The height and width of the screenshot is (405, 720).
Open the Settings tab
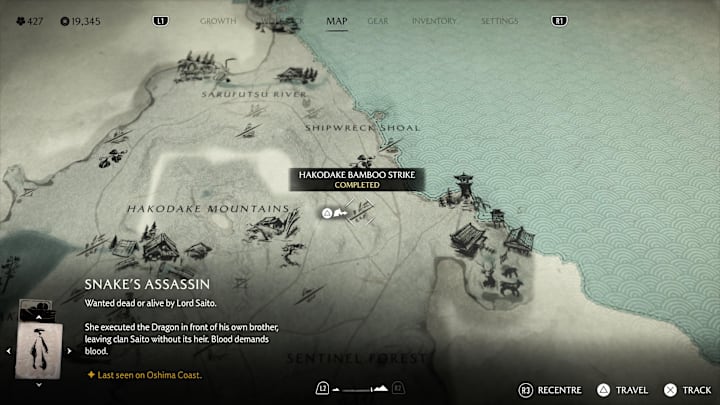pos(499,20)
